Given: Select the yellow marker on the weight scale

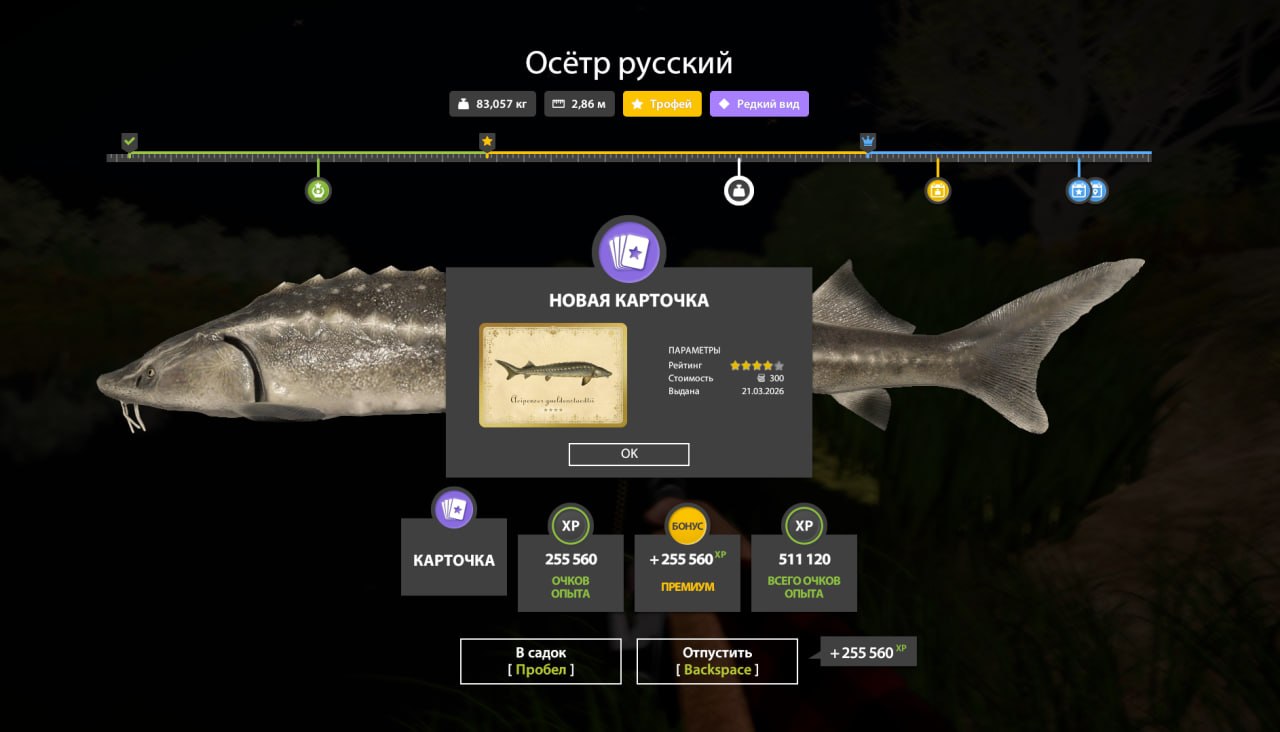Looking at the screenshot, I should 937,190.
